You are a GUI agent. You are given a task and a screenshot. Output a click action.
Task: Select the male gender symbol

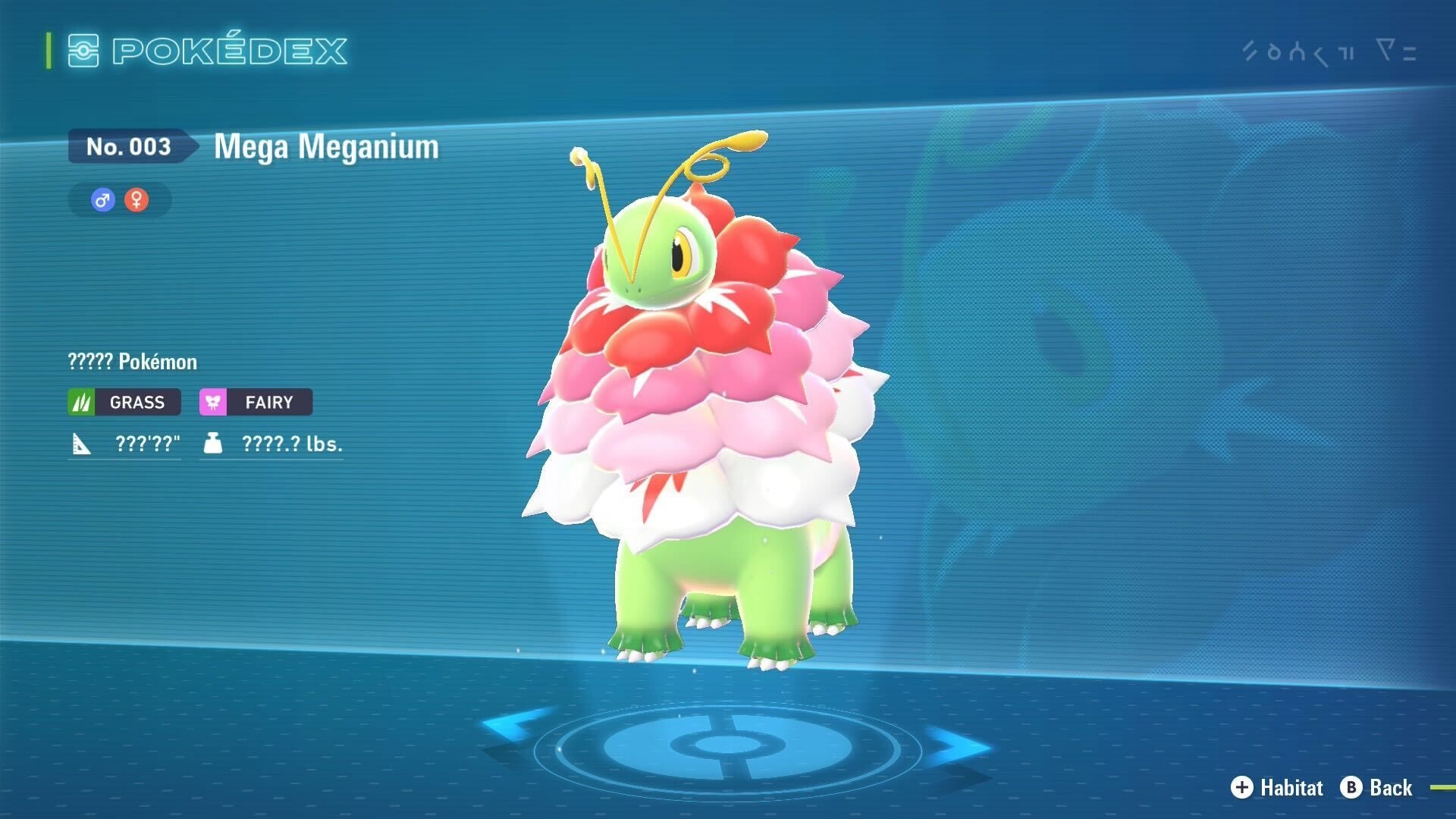(x=102, y=200)
